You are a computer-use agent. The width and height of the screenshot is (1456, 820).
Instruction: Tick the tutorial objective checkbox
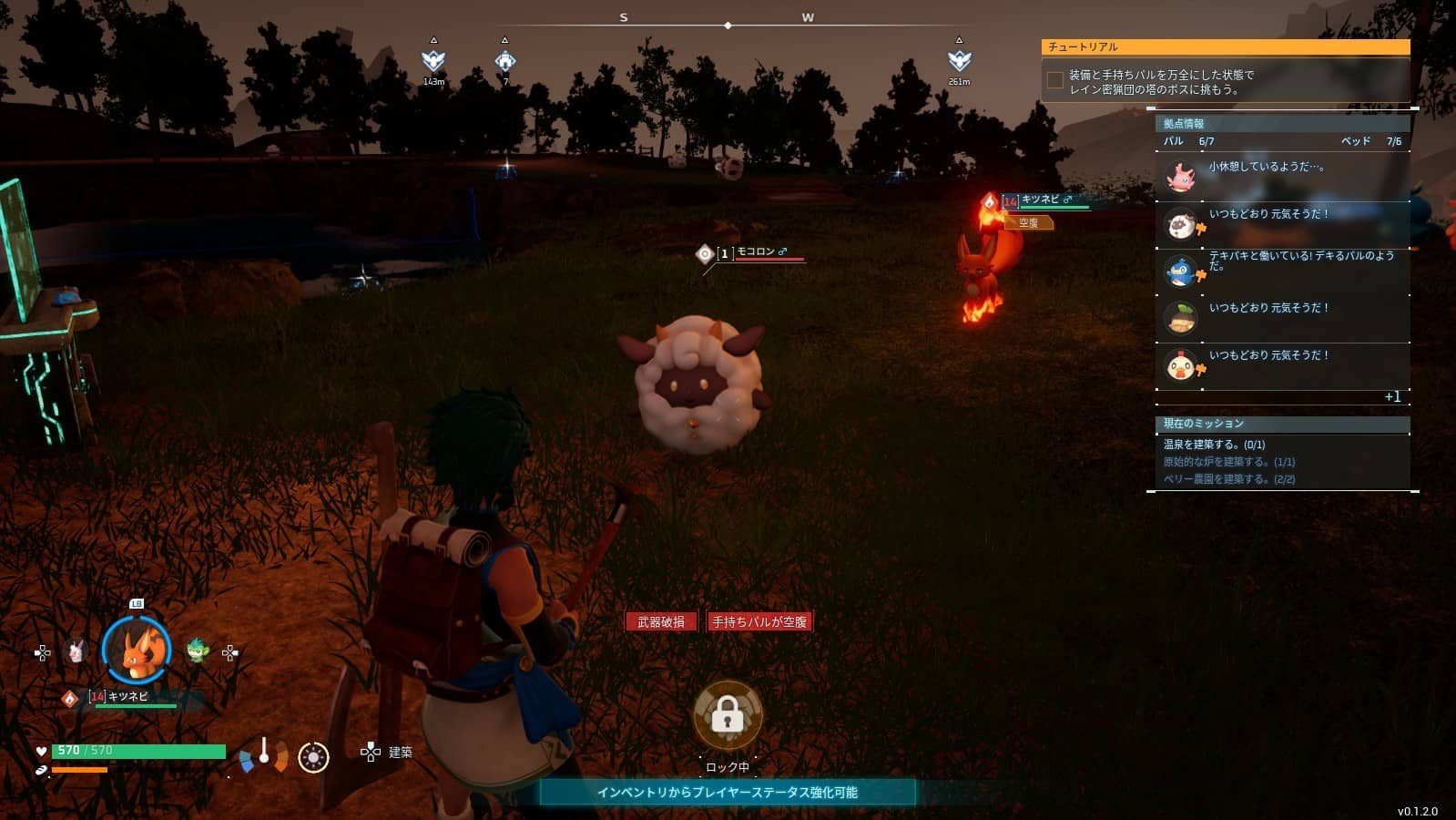coord(1055,81)
